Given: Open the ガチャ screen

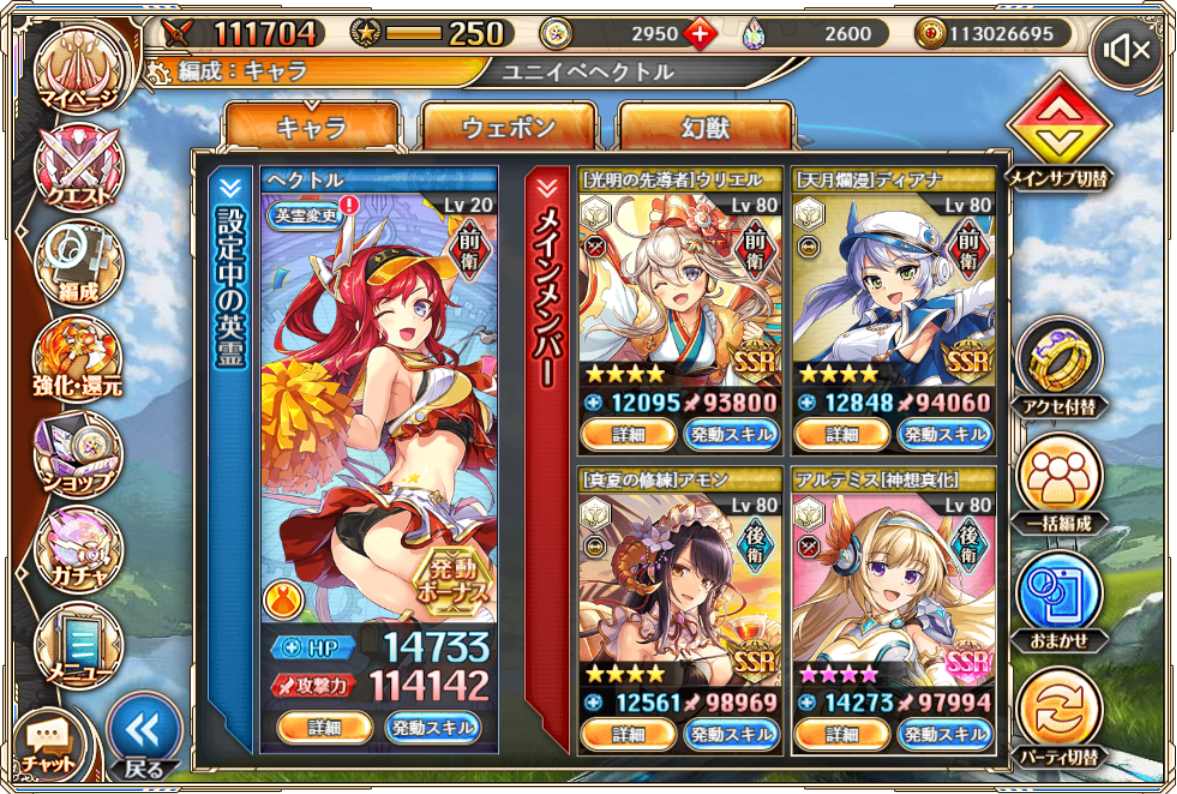Looking at the screenshot, I should tap(78, 549).
